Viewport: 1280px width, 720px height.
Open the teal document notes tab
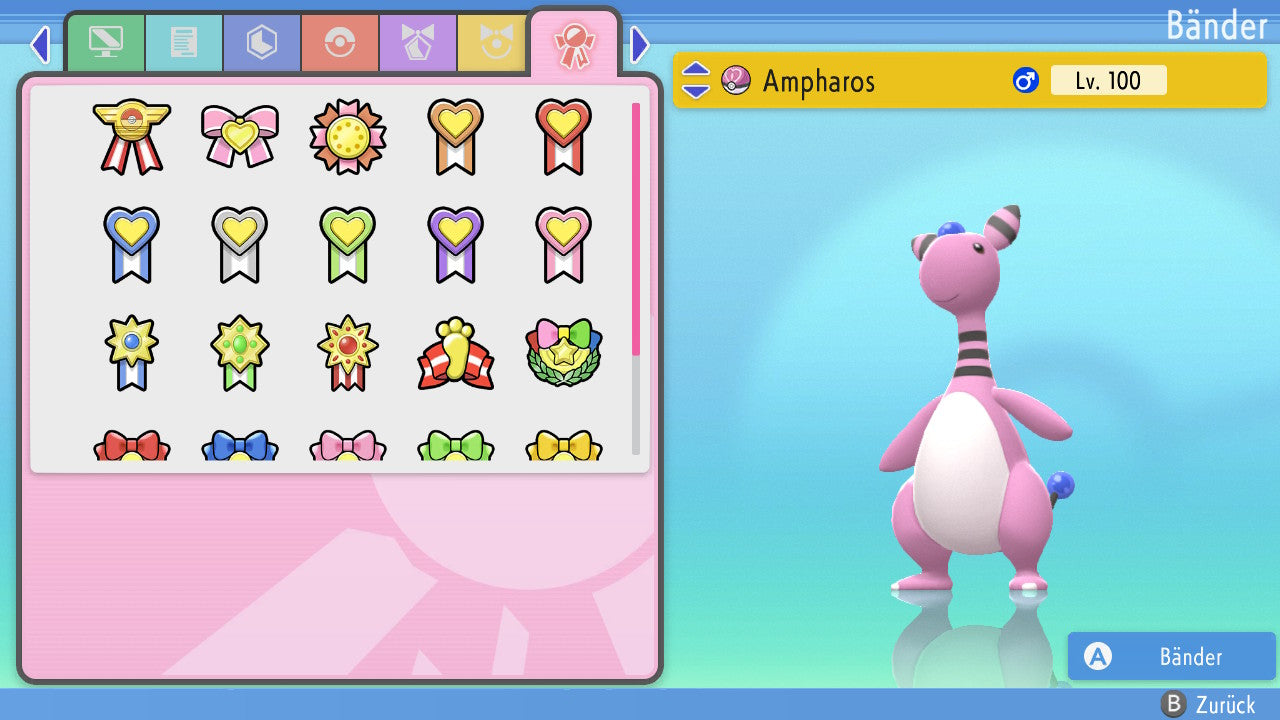pyautogui.click(x=184, y=43)
